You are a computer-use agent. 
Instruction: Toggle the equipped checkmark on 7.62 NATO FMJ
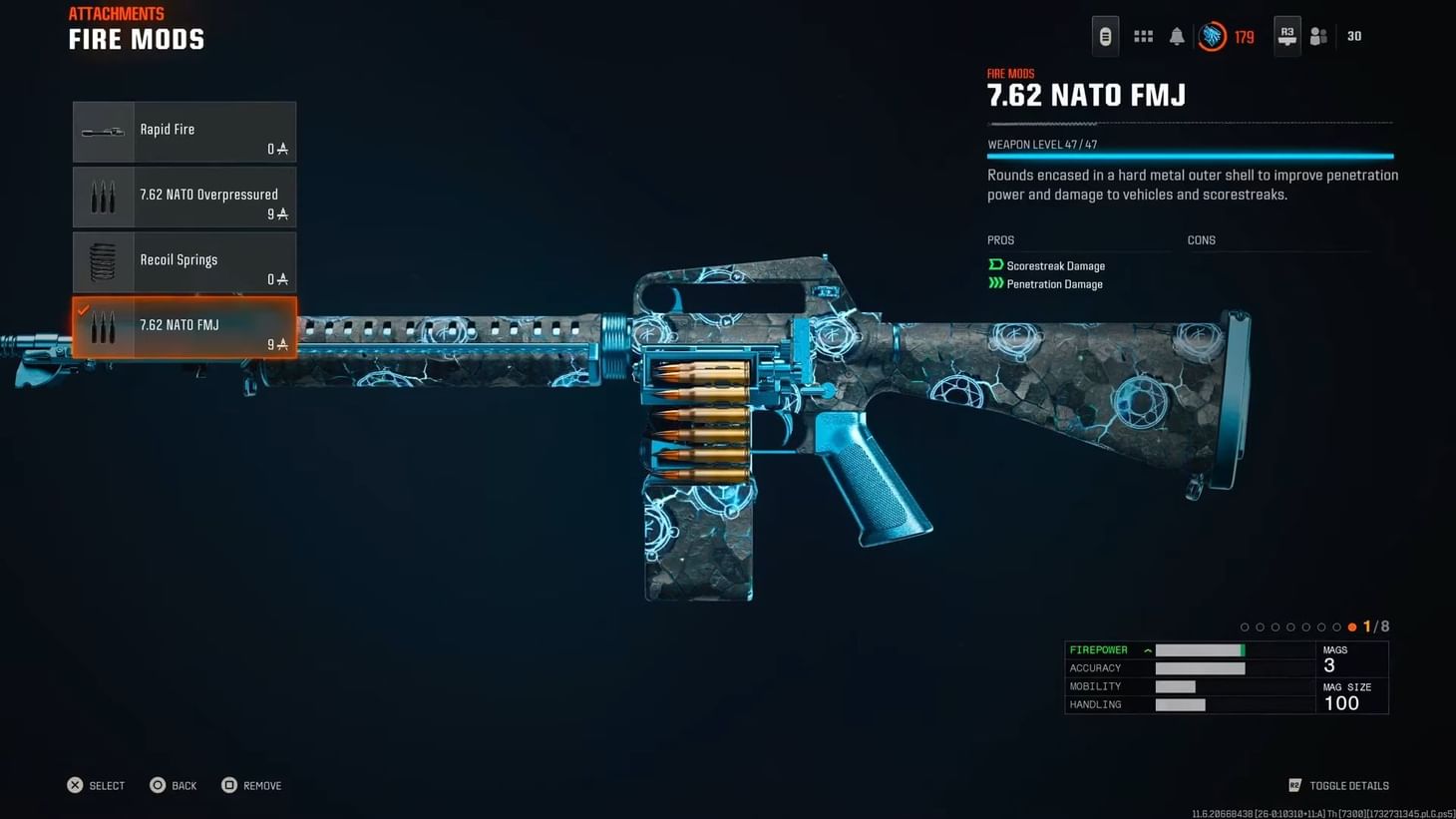[x=83, y=309]
